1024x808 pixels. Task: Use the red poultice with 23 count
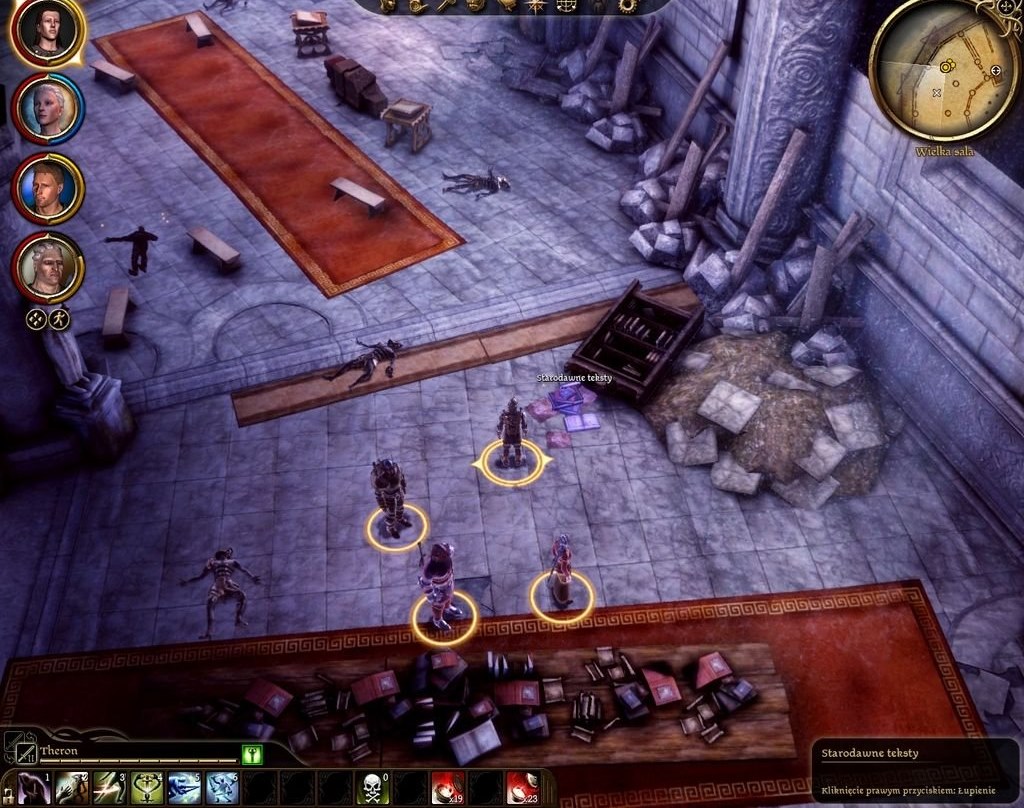pos(524,788)
